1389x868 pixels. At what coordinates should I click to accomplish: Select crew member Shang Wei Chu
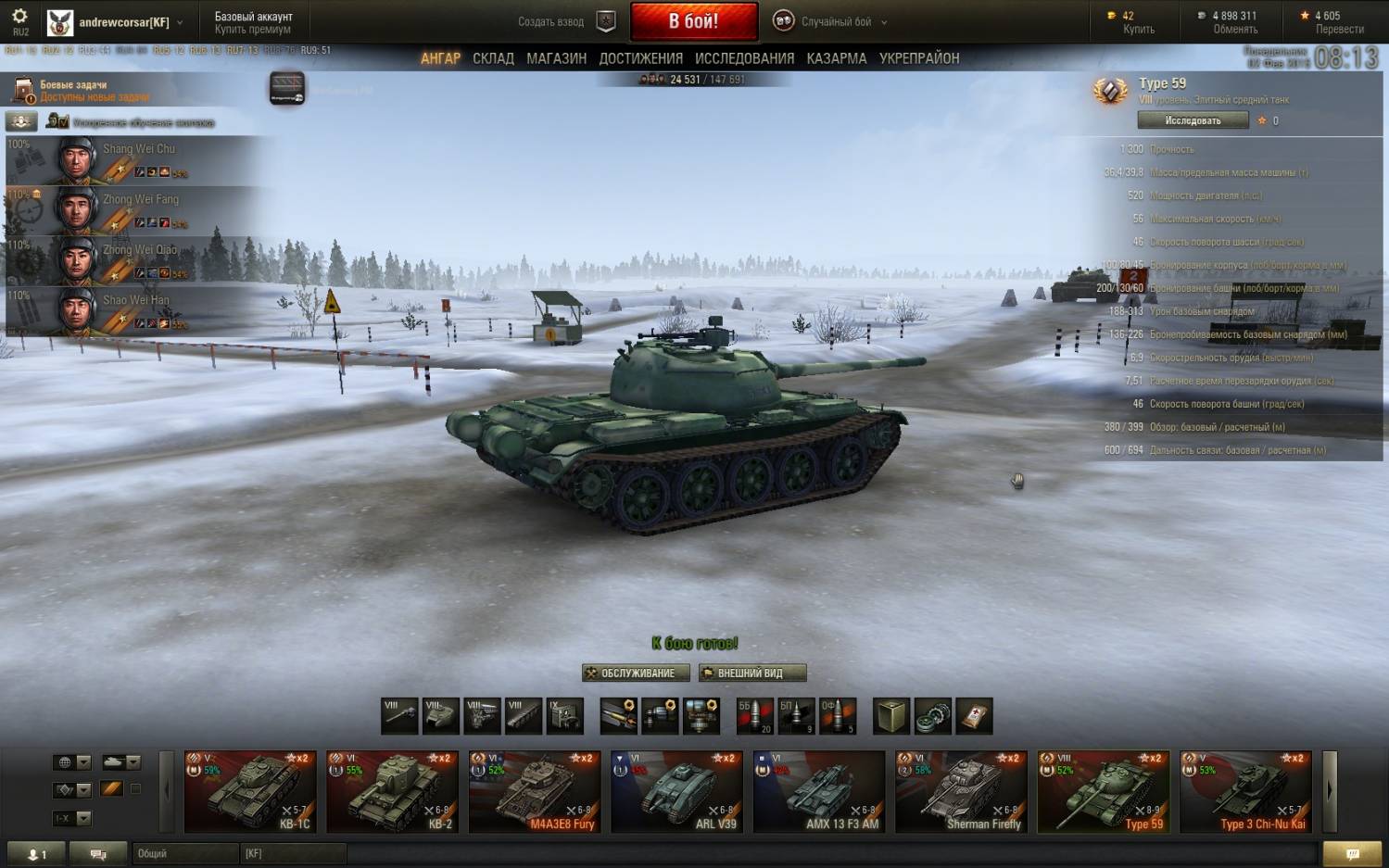pyautogui.click(x=139, y=160)
